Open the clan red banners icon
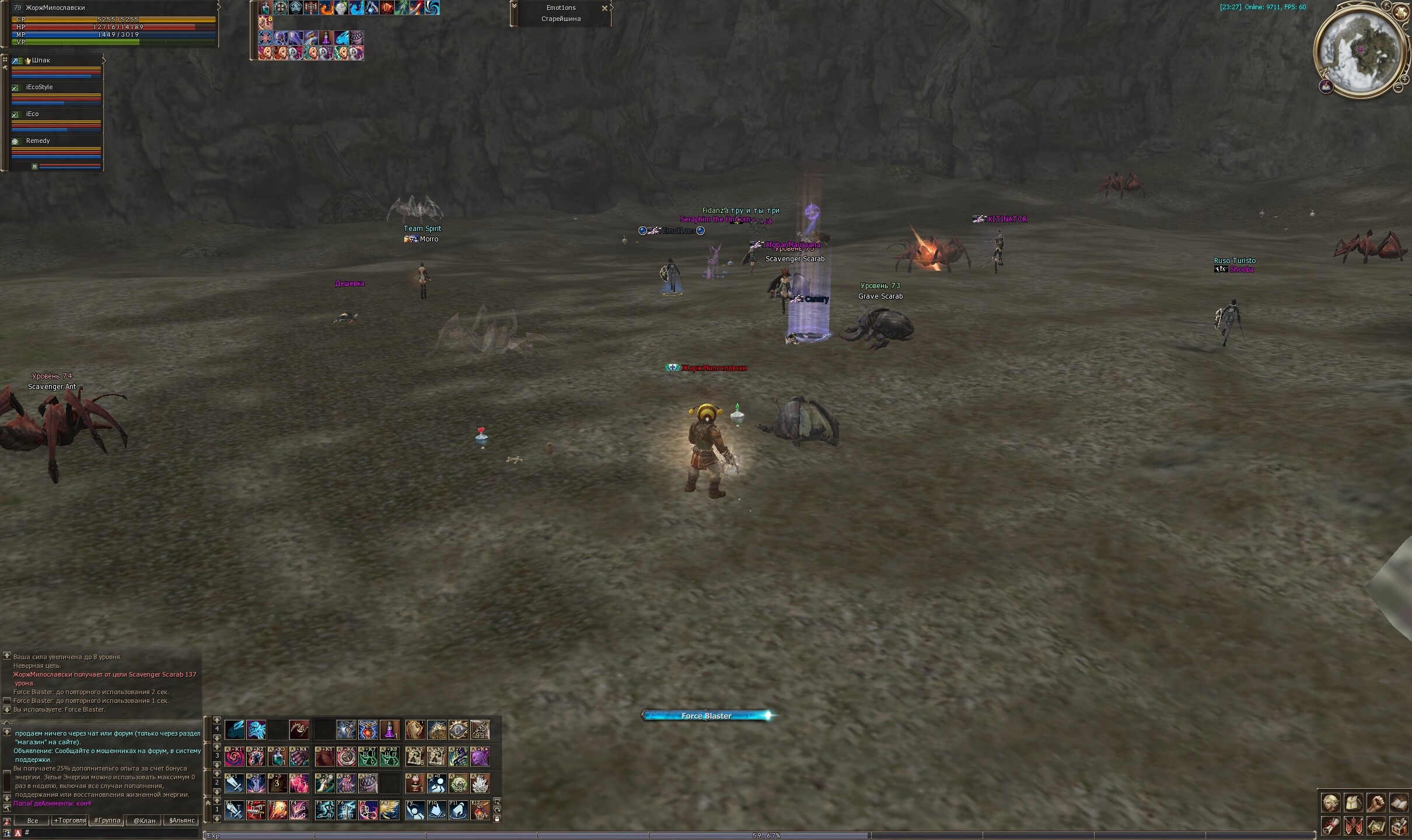 pyautogui.click(x=1353, y=826)
